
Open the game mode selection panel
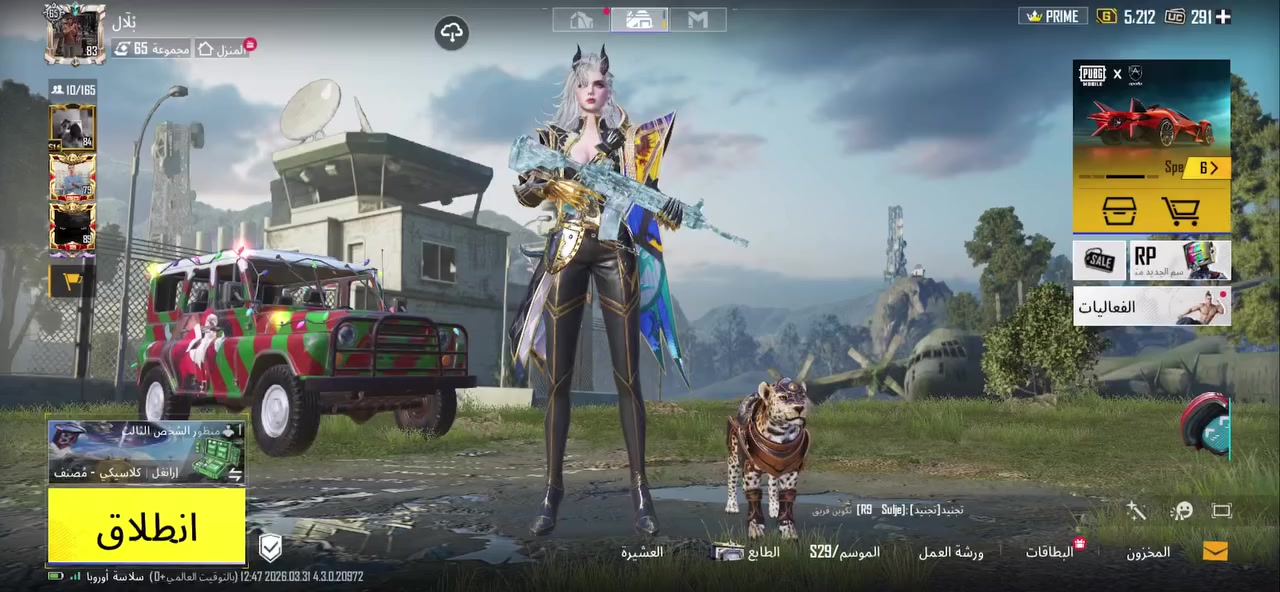coord(147,452)
